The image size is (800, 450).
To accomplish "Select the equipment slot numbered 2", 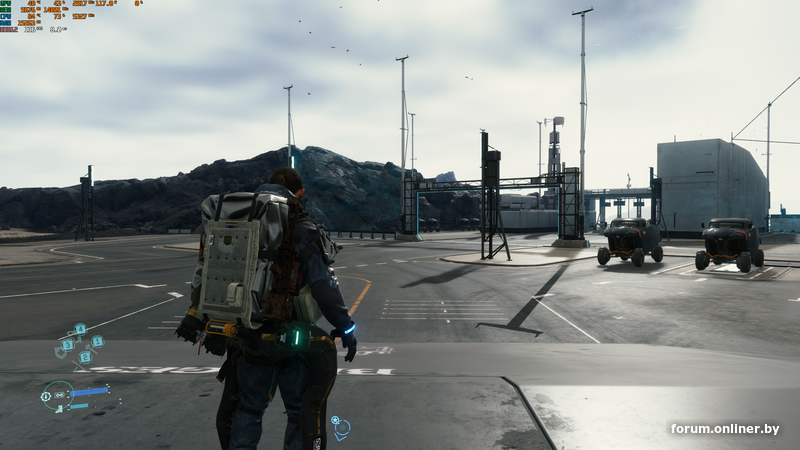I will click(85, 357).
